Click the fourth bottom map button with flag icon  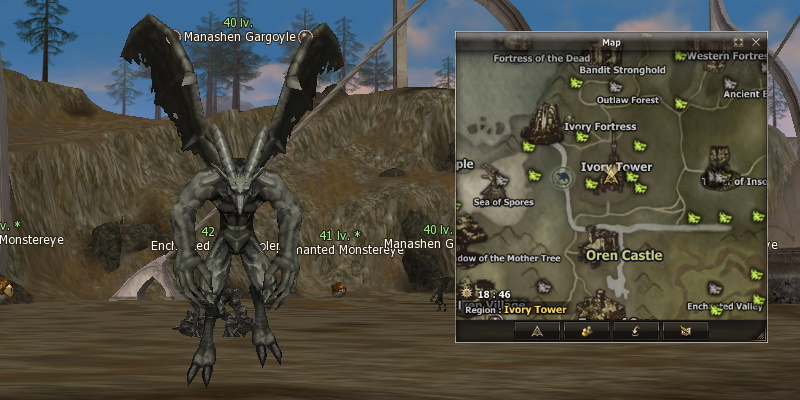pyautogui.click(x=685, y=330)
